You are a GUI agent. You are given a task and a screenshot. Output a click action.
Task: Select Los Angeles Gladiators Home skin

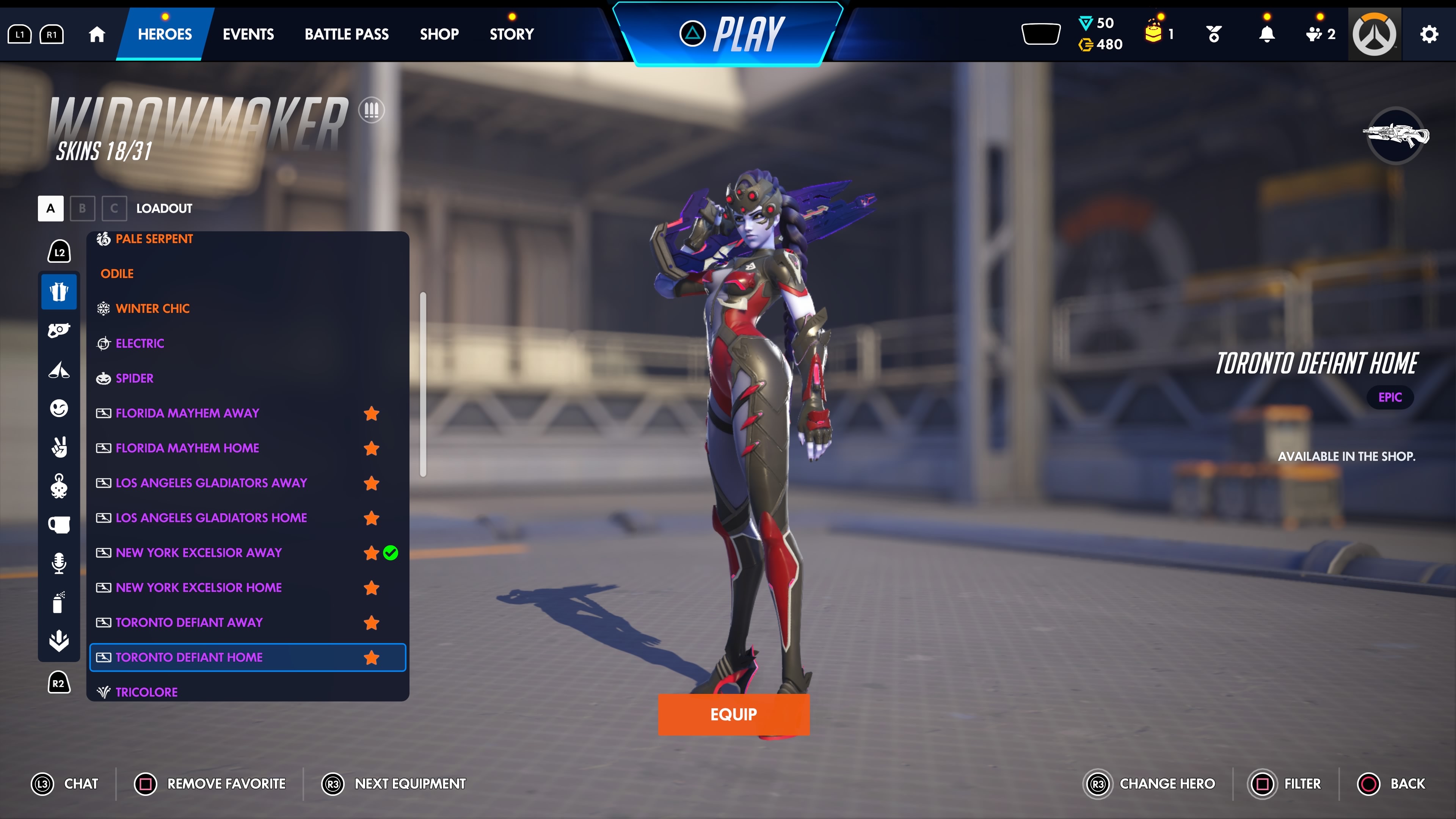coord(211,518)
